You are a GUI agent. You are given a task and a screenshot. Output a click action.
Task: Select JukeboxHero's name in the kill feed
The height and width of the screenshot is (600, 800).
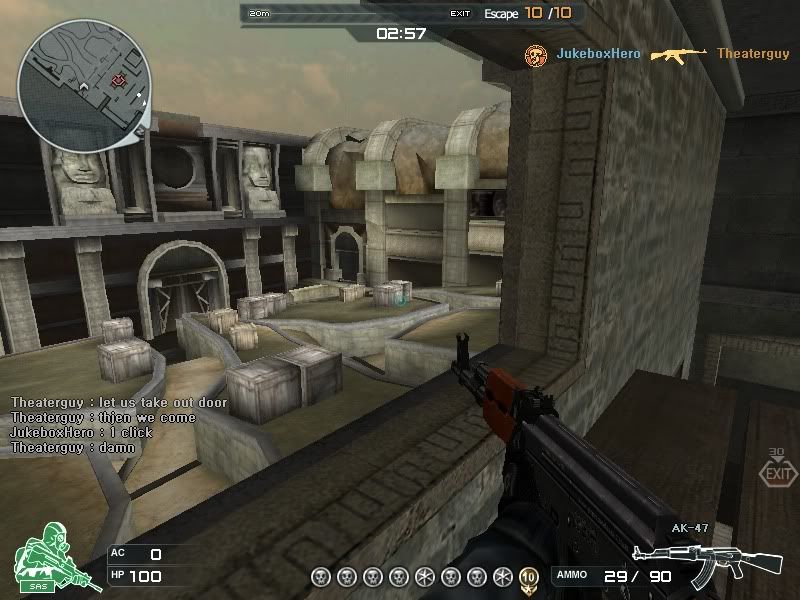598,54
